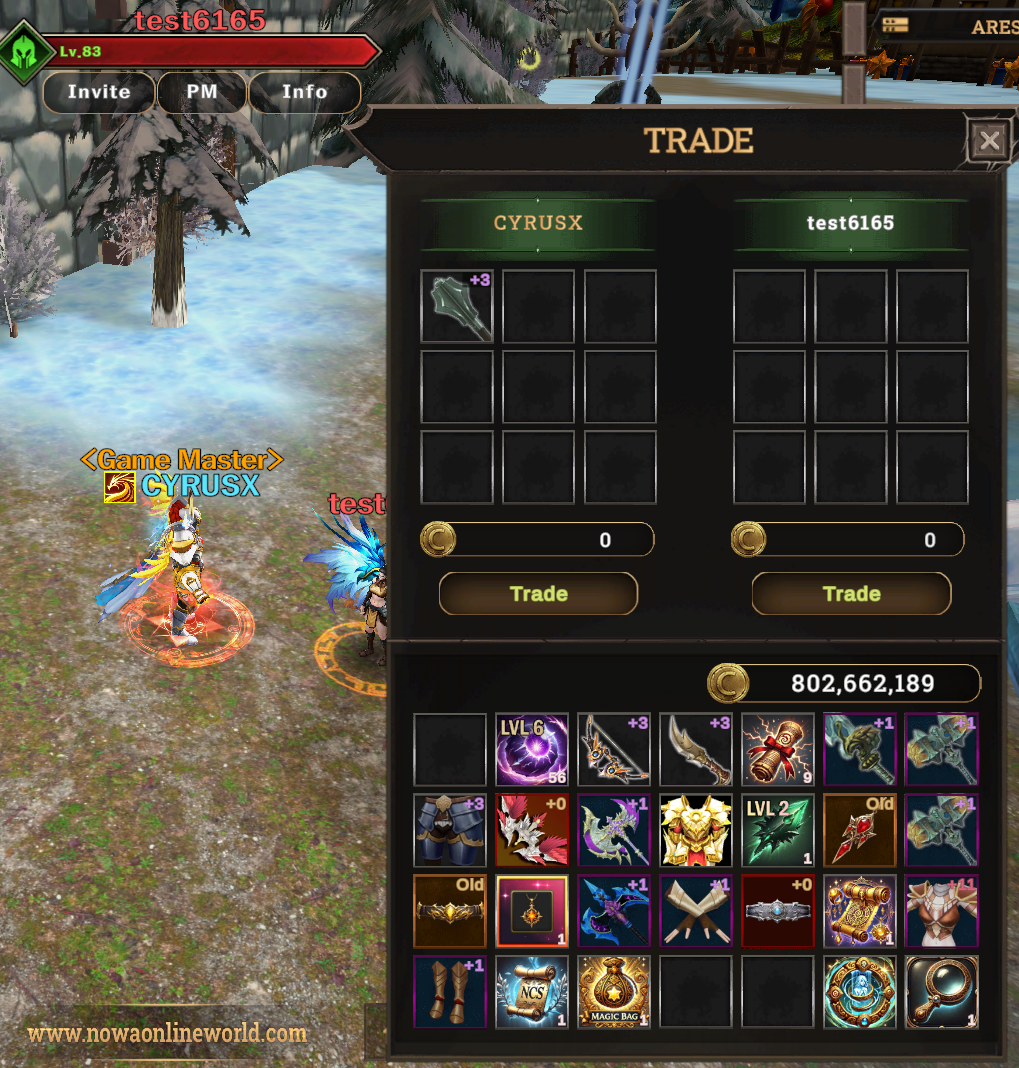Viewport: 1019px width, 1068px height.
Task: Invite test6165 to a party
Action: 99,92
